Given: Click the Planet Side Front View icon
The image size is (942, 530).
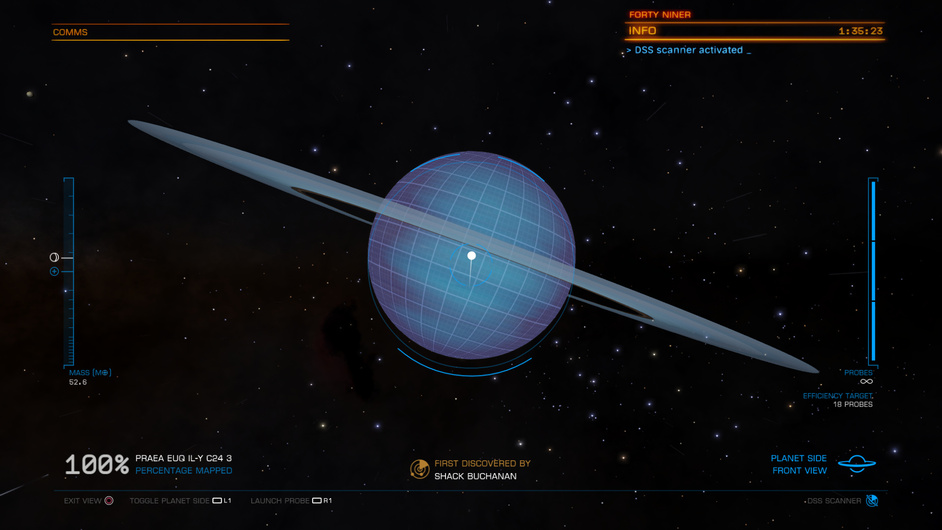Looking at the screenshot, I should [x=856, y=464].
